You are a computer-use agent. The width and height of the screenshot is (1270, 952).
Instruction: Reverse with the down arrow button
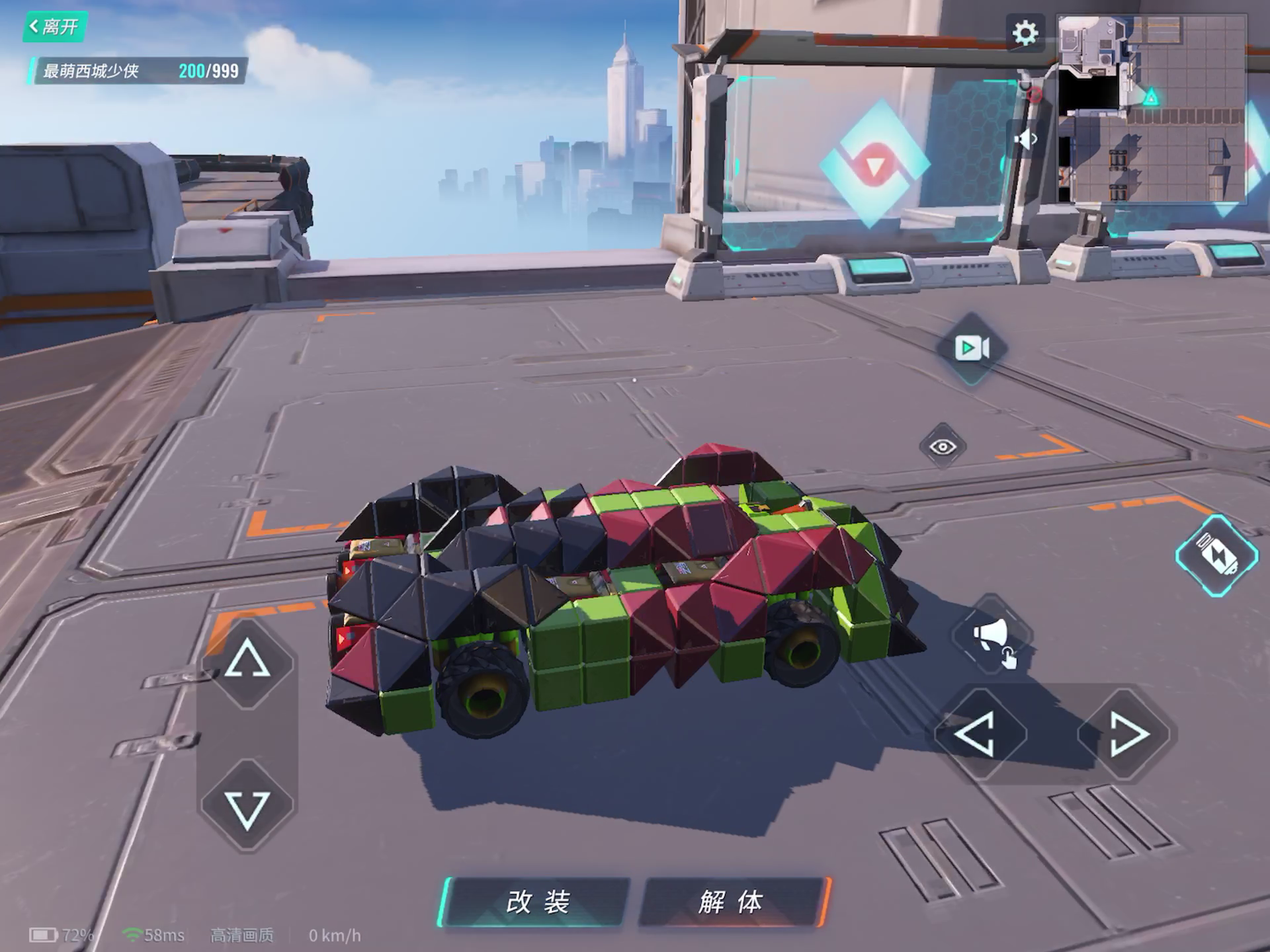(x=247, y=808)
